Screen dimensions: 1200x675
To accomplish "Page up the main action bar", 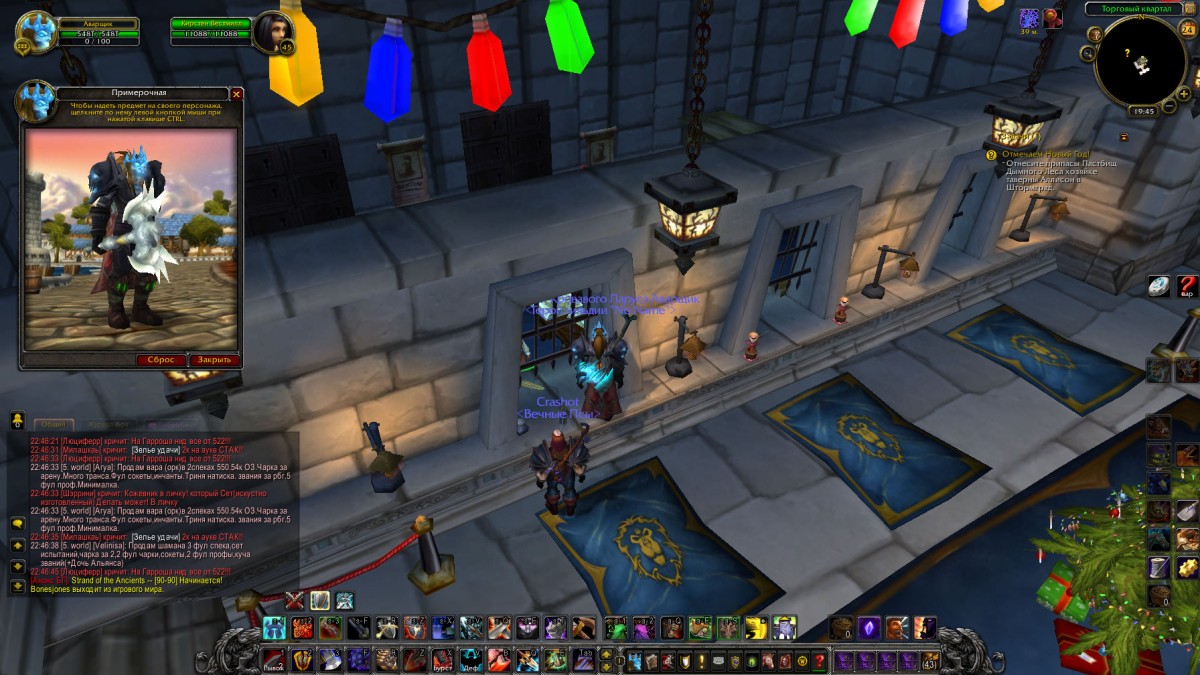I will [605, 653].
